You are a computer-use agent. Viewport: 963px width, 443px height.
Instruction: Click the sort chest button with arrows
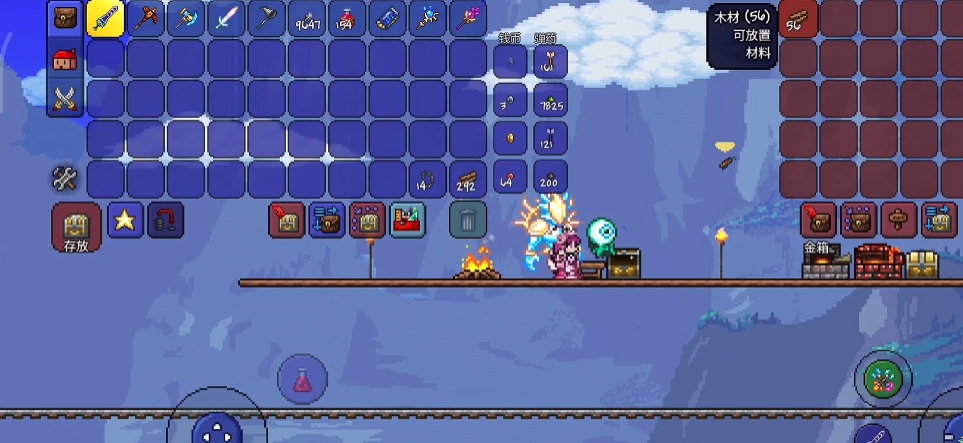tap(938, 219)
